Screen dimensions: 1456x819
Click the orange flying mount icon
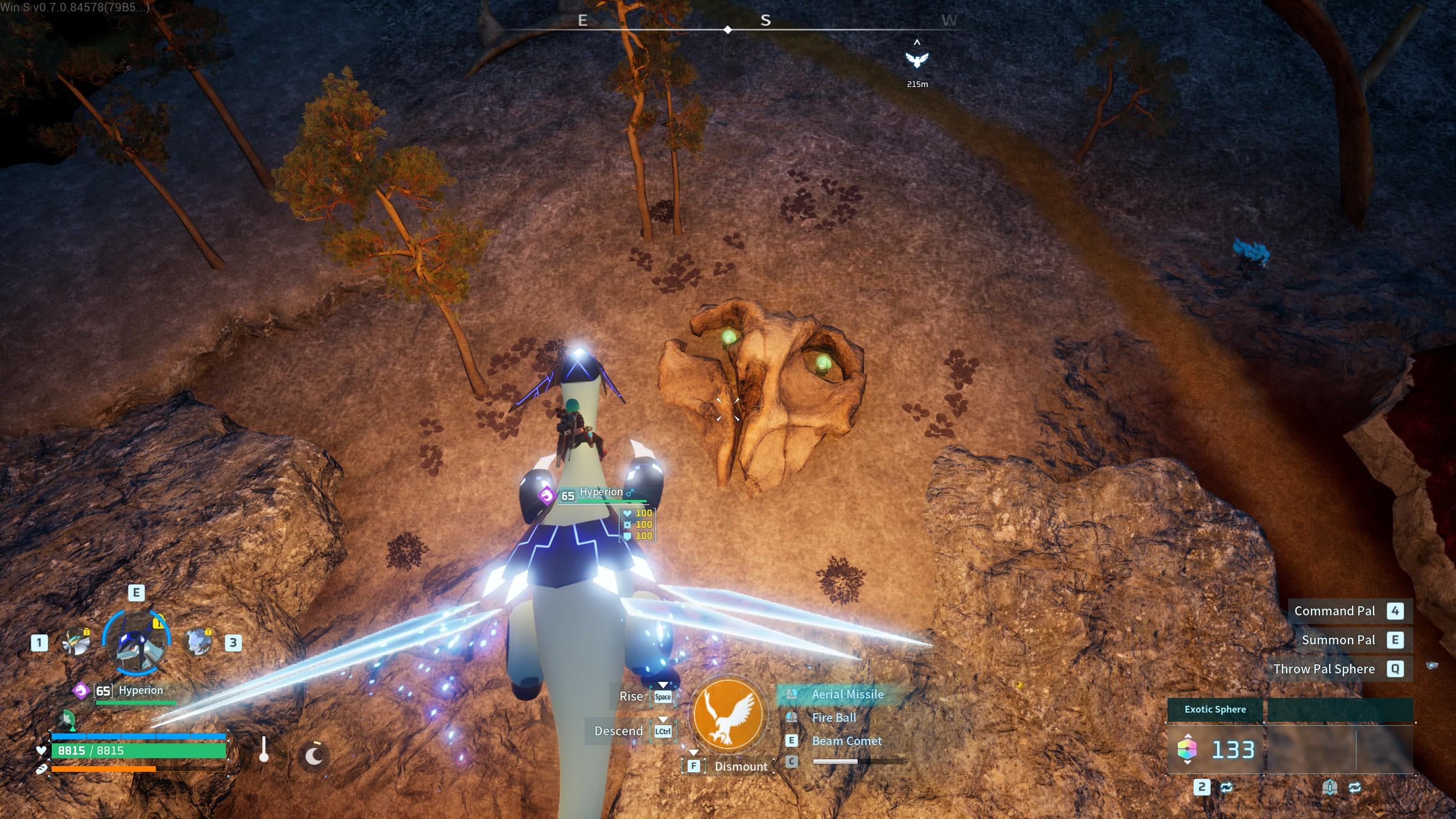tap(728, 715)
